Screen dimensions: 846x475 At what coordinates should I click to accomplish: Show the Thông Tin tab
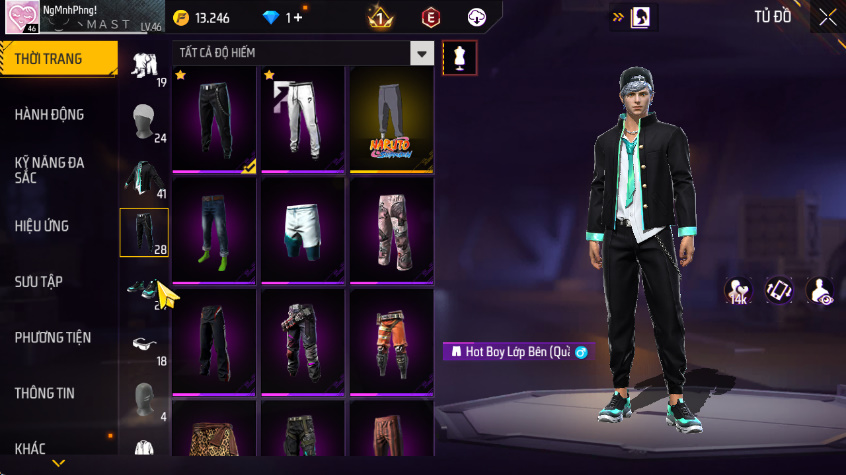pos(44,394)
